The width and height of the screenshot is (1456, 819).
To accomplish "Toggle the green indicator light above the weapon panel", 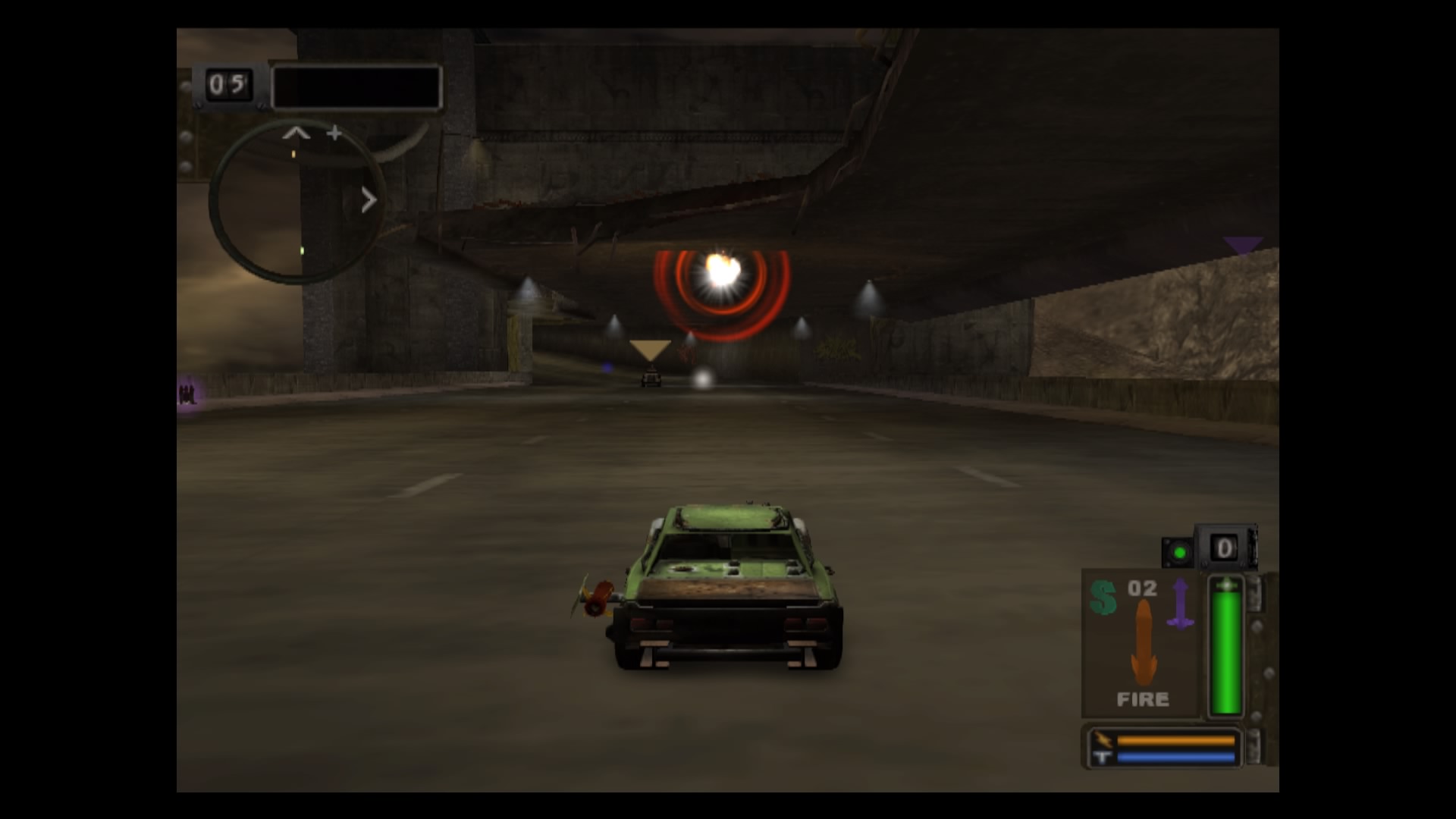I will click(x=1180, y=552).
